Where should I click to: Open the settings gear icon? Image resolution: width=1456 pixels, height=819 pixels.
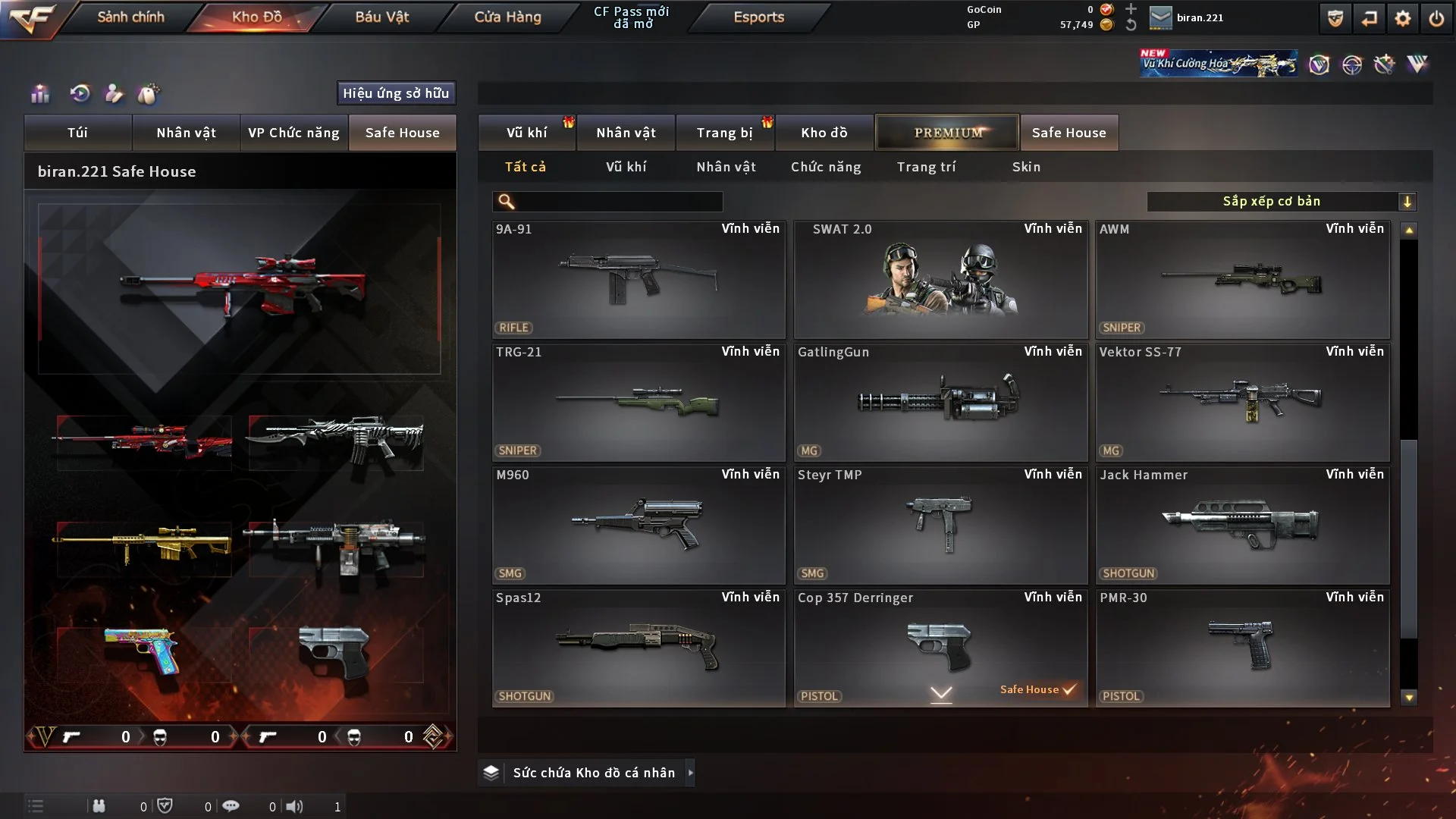click(1402, 18)
